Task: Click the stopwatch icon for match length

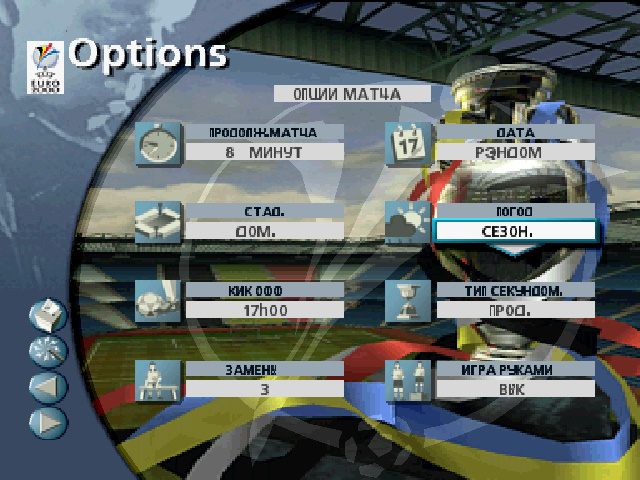Action: [157, 145]
